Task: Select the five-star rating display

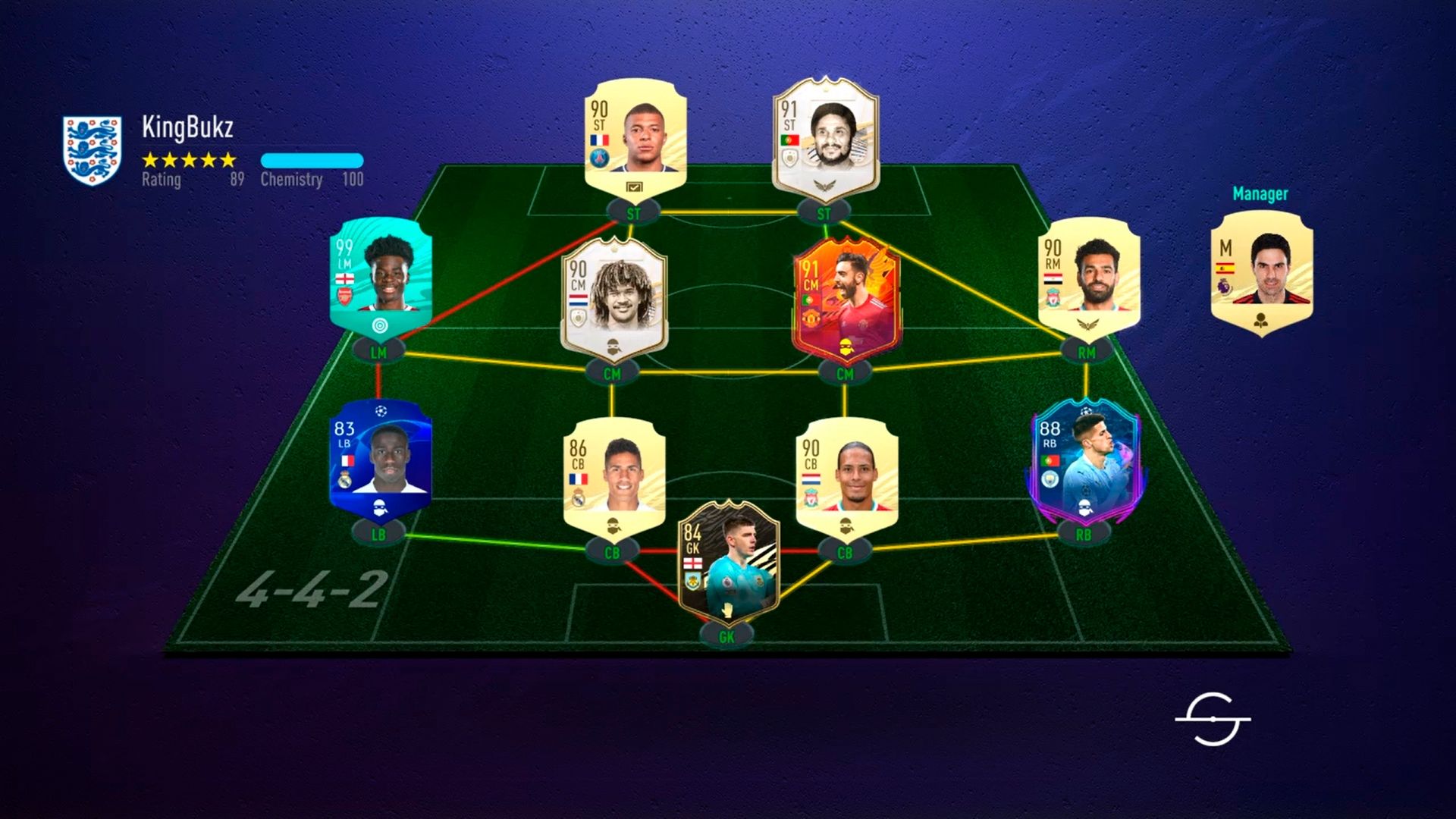Action: point(190,161)
